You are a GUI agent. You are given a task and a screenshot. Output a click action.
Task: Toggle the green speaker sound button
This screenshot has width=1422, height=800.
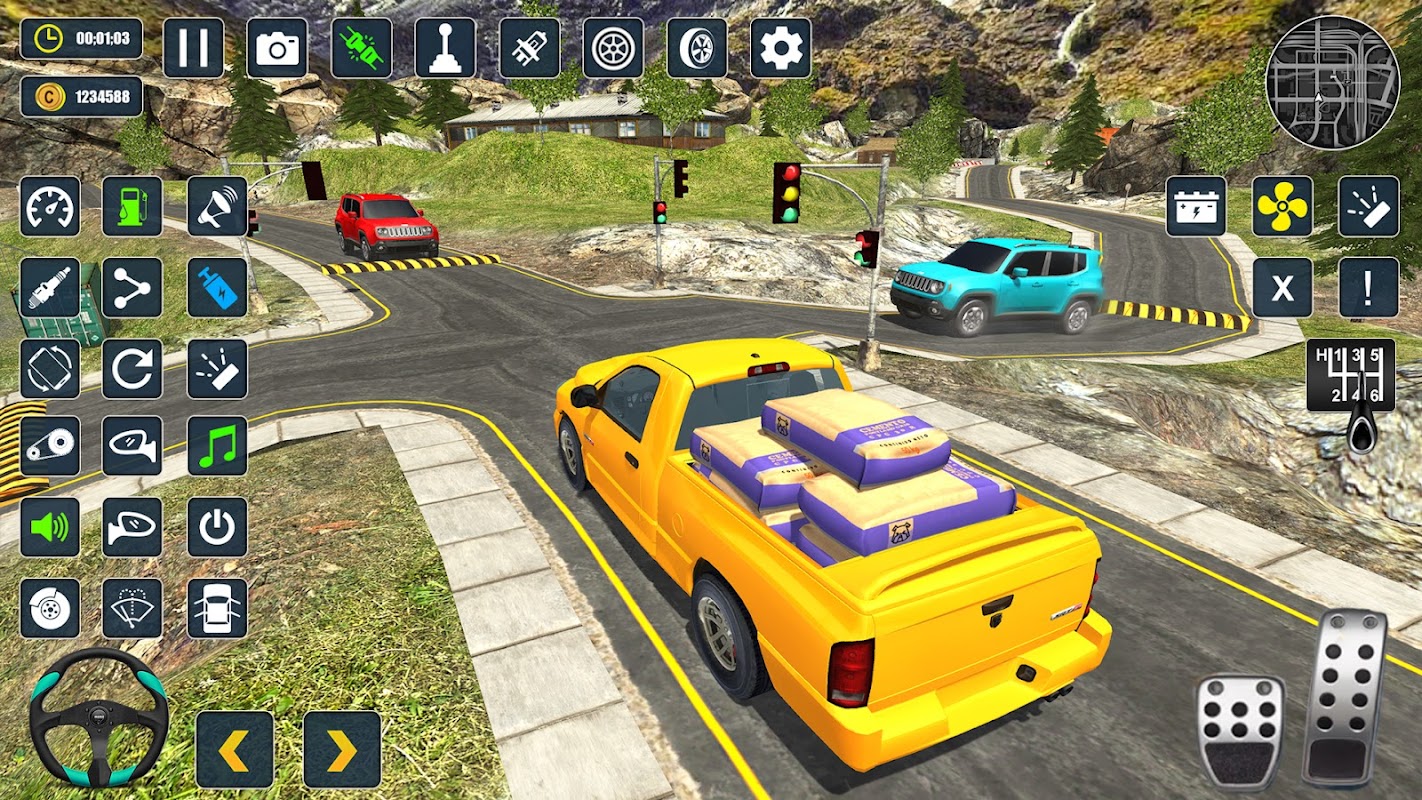coord(50,527)
